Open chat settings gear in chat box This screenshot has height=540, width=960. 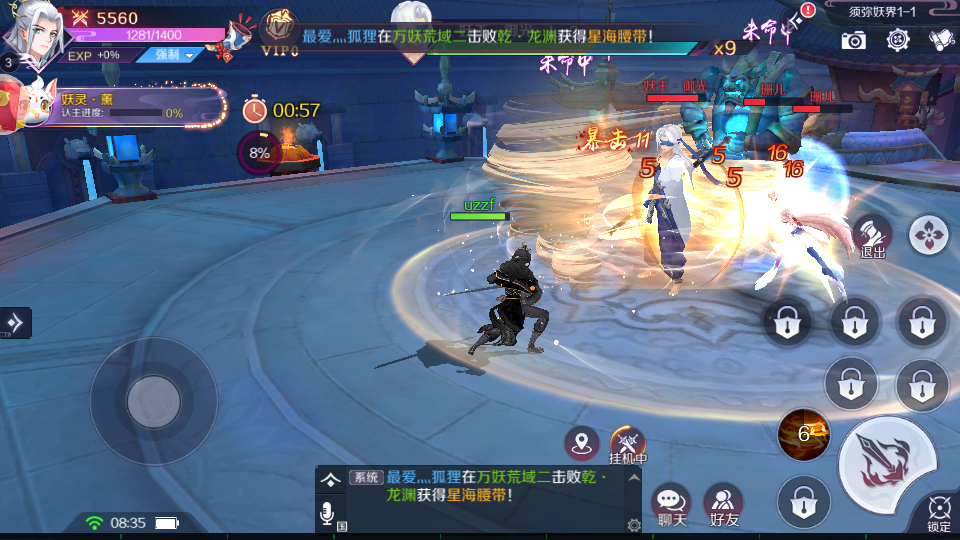[633, 525]
